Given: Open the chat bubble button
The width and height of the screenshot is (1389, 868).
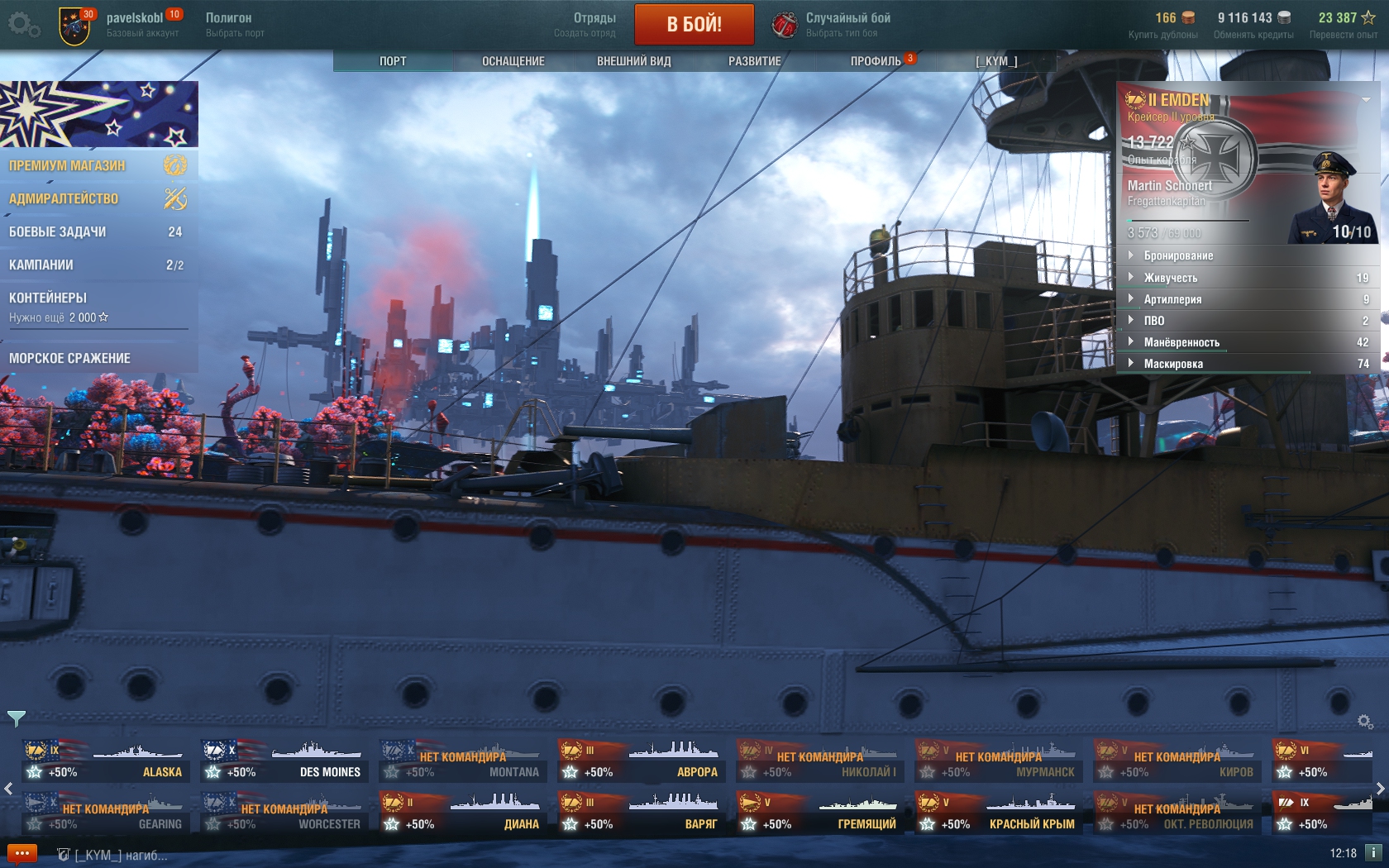Looking at the screenshot, I should 22,854.
